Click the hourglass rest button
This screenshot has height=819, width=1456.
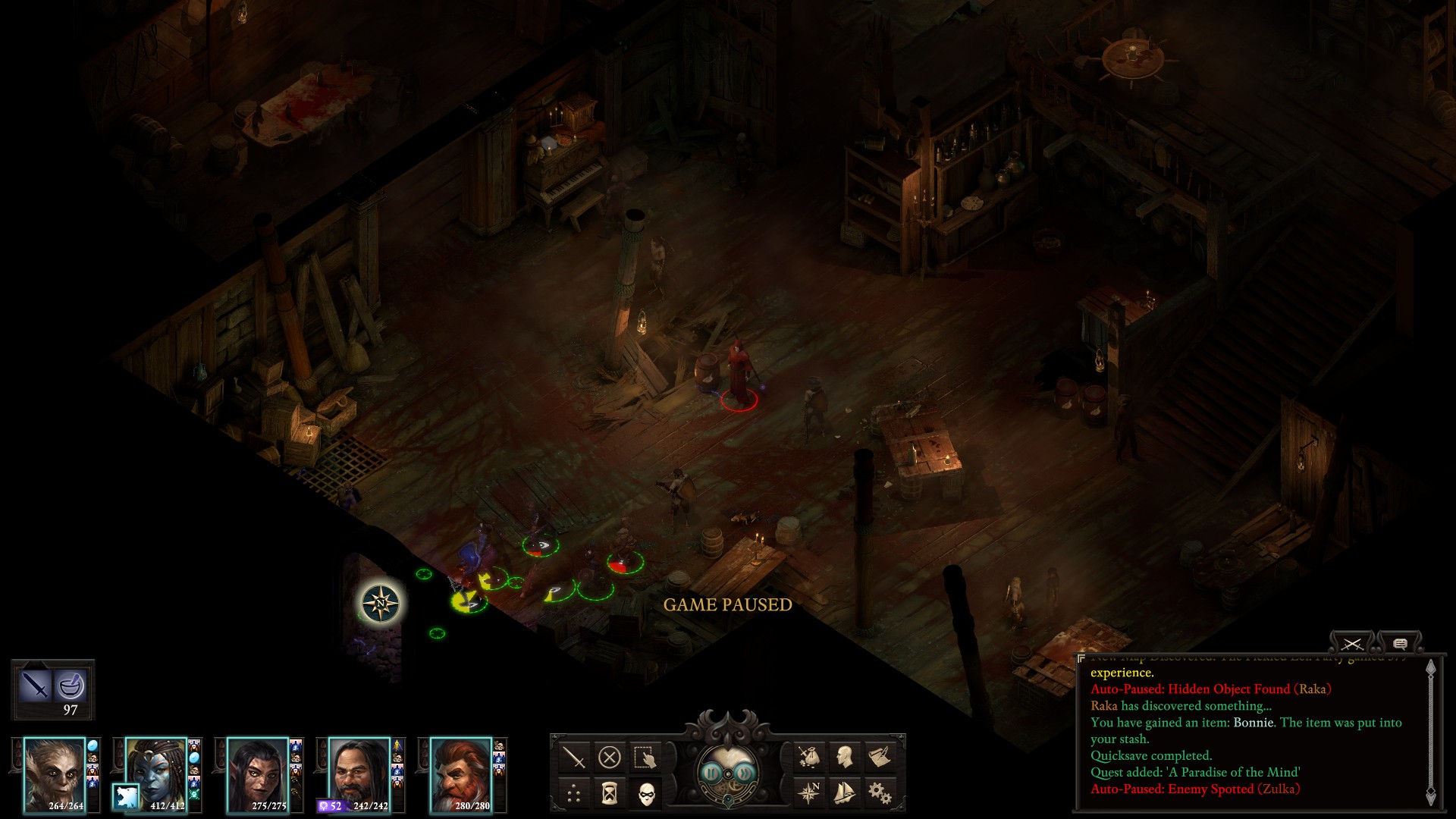pos(610,793)
